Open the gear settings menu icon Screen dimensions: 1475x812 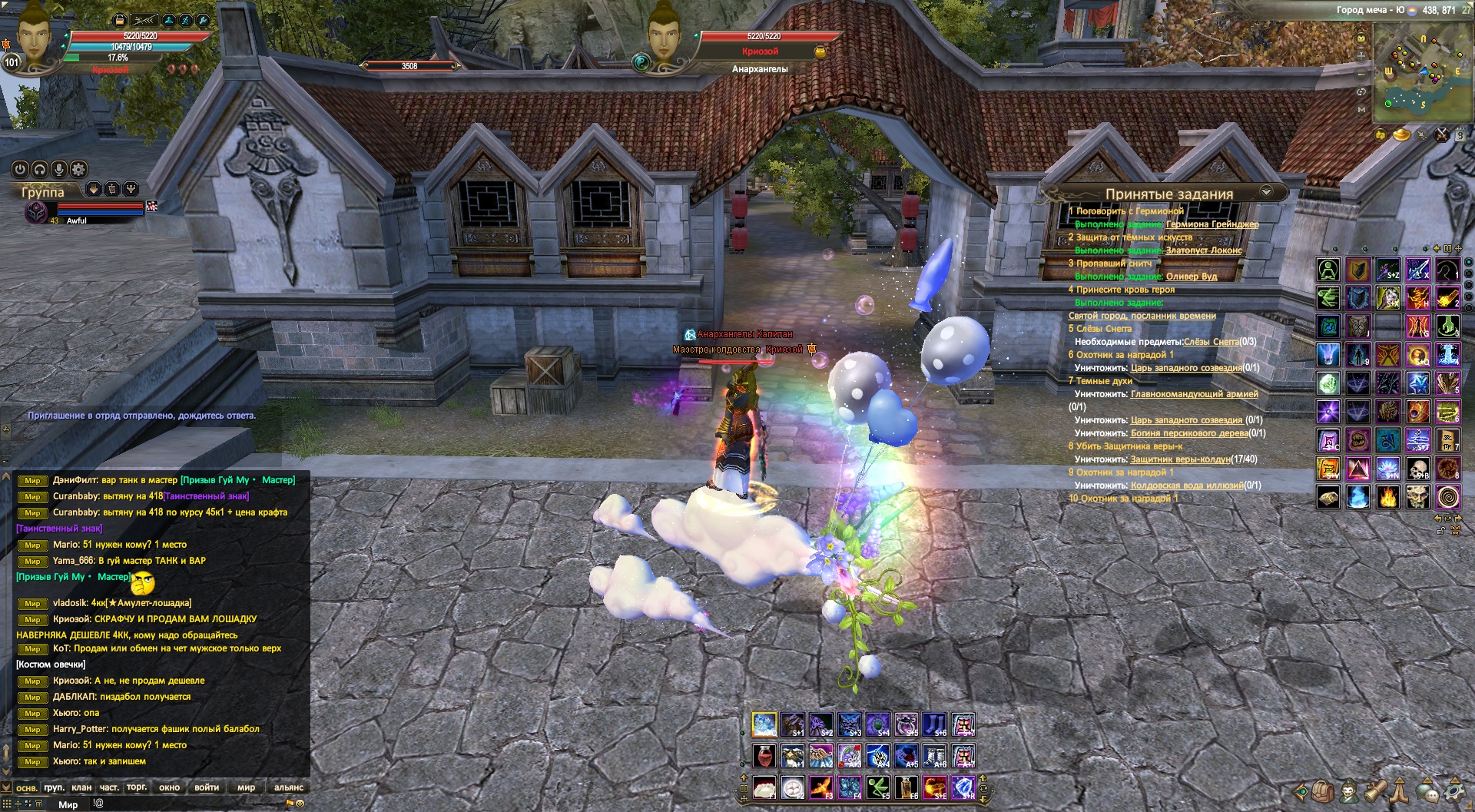coord(1454,790)
